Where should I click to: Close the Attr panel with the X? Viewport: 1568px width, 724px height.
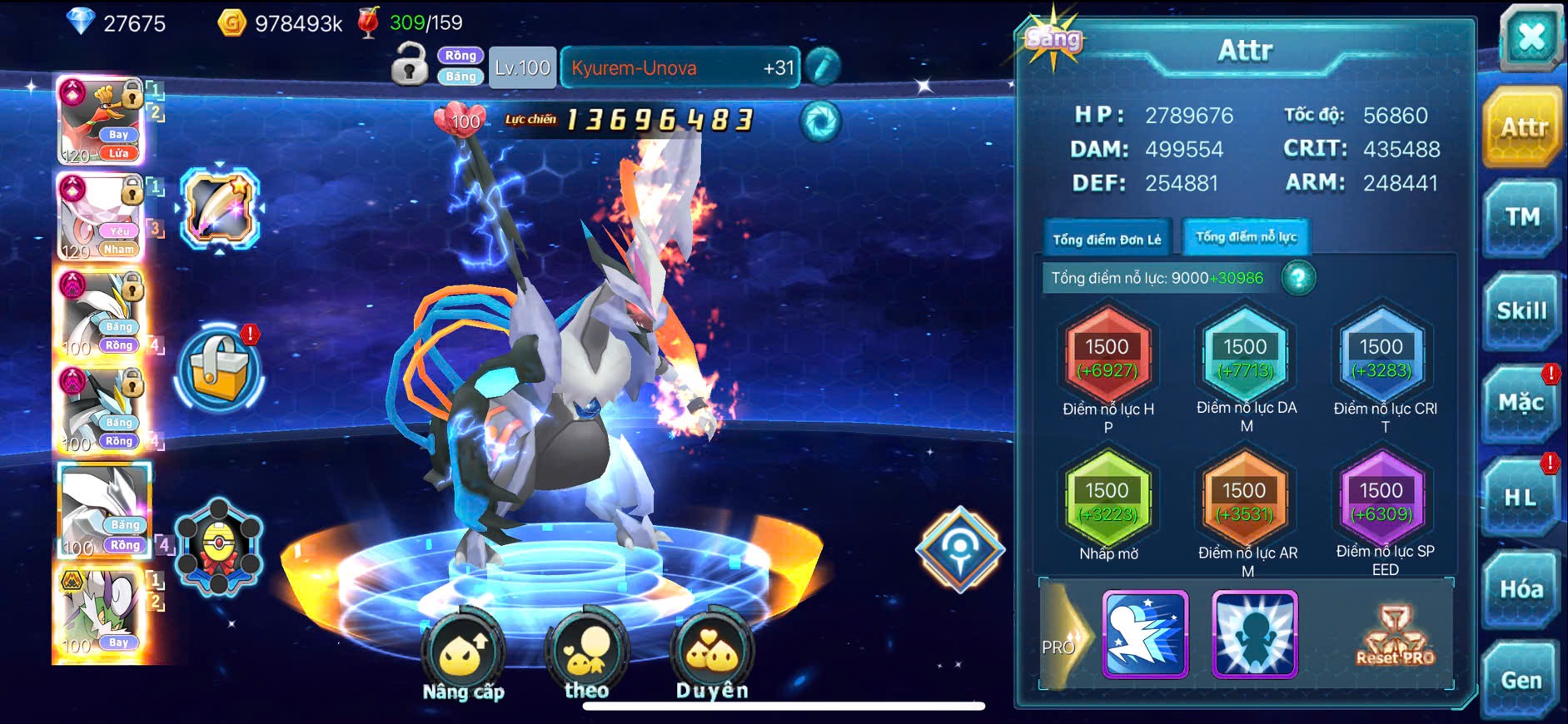[x=1531, y=37]
